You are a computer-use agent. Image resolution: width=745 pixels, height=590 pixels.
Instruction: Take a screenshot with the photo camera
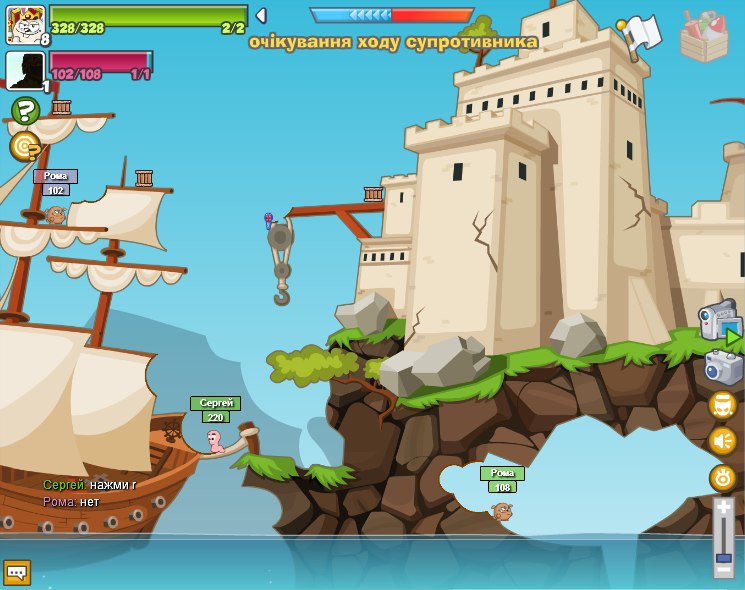click(x=723, y=368)
